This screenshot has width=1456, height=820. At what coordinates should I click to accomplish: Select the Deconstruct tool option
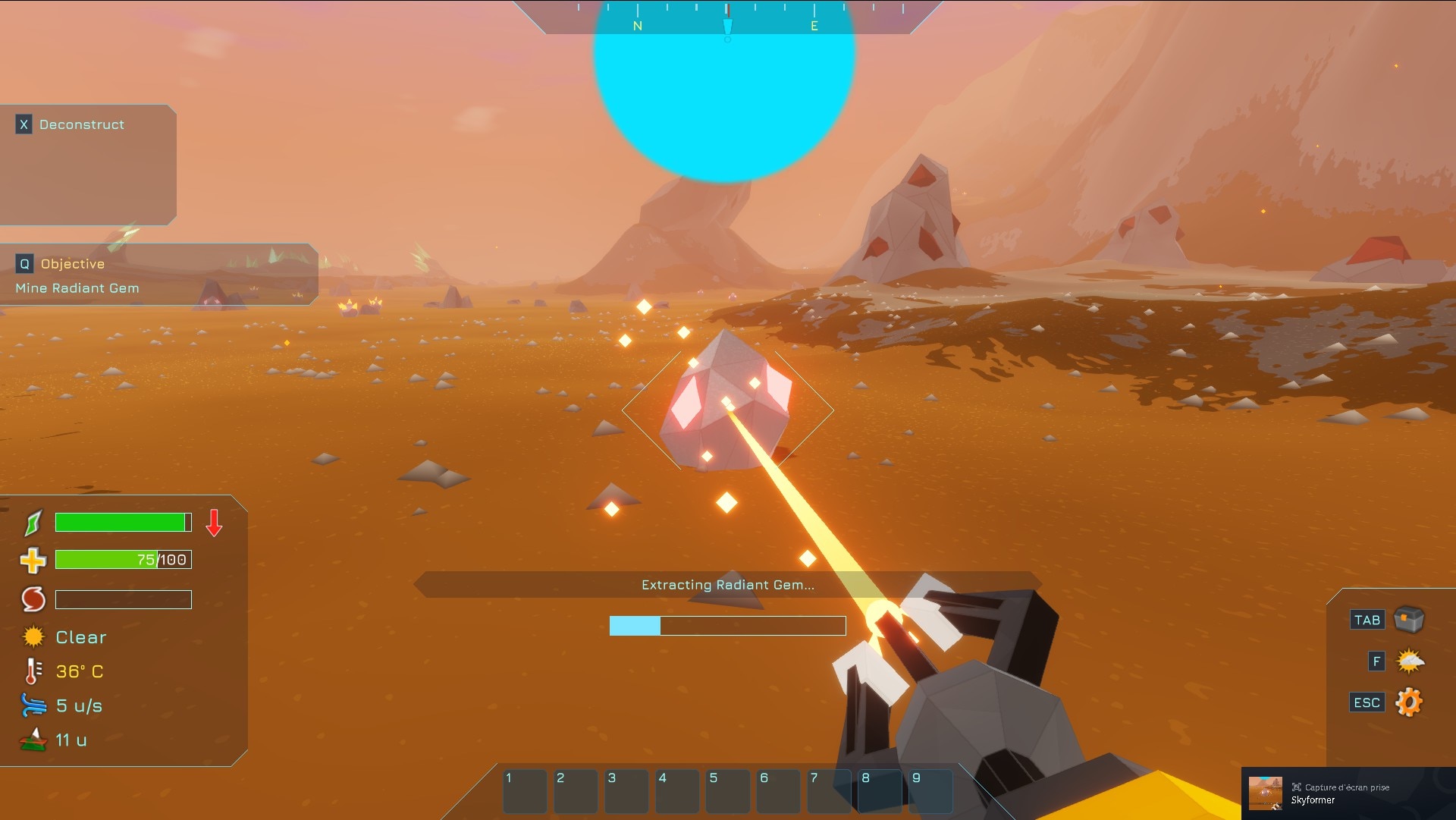(x=81, y=124)
